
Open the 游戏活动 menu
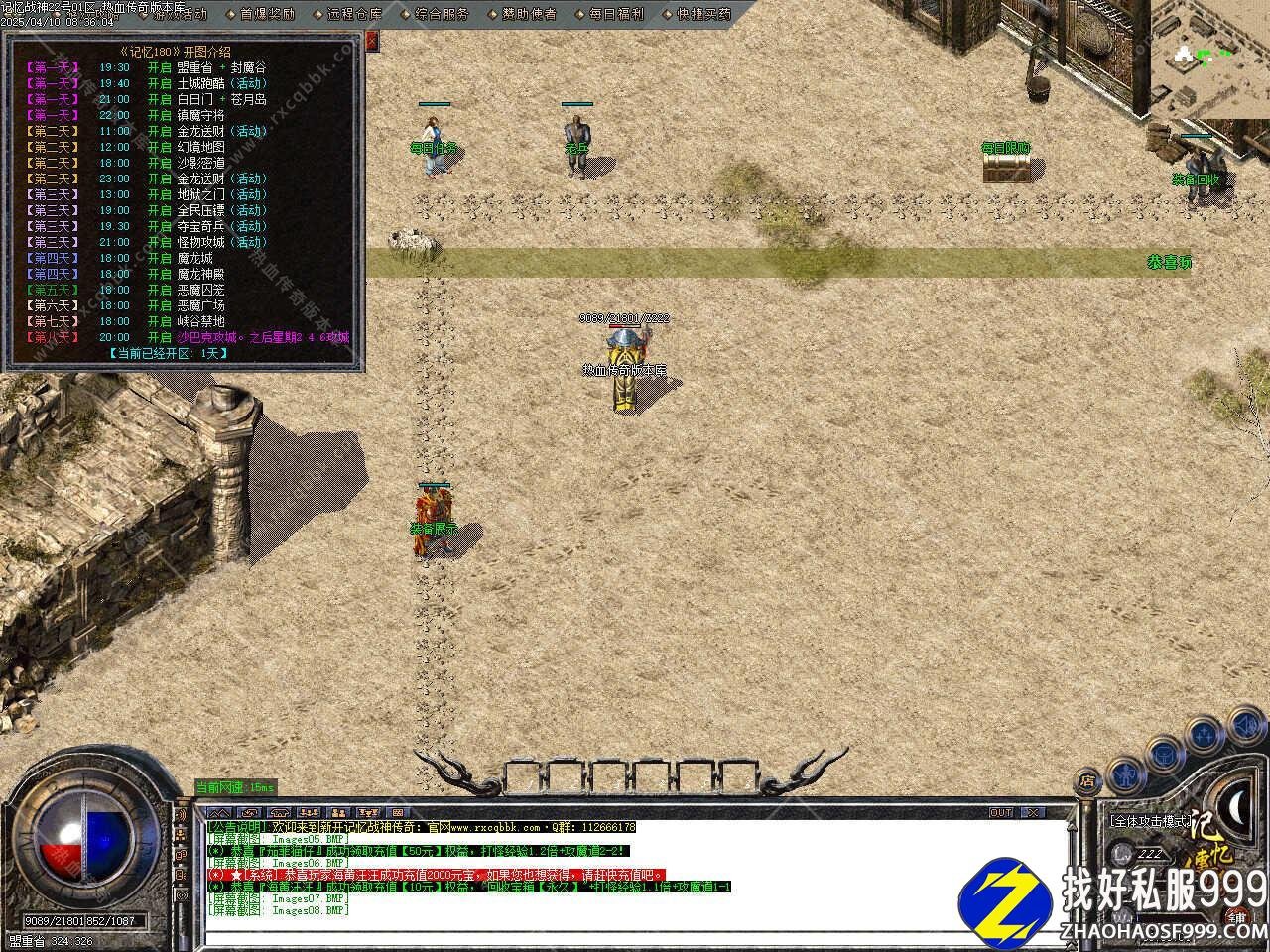click(x=179, y=14)
